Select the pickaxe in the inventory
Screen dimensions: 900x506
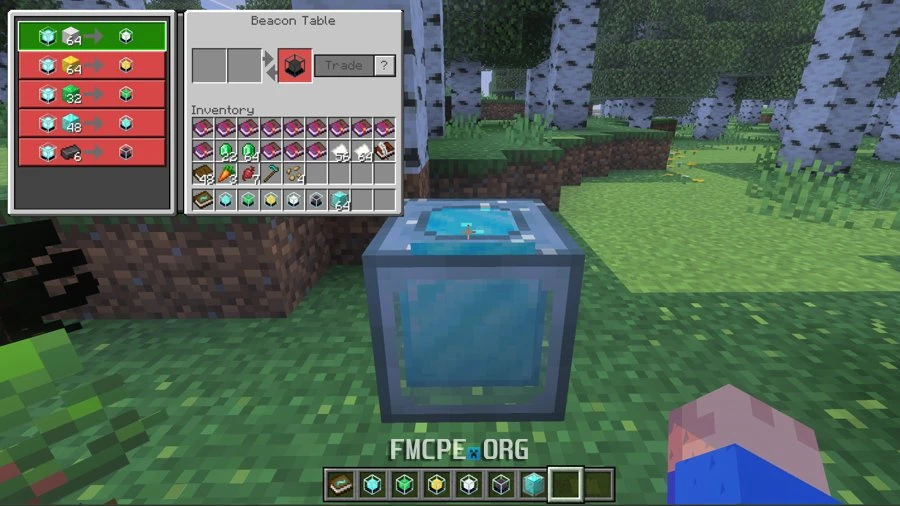pyautogui.click(x=270, y=174)
